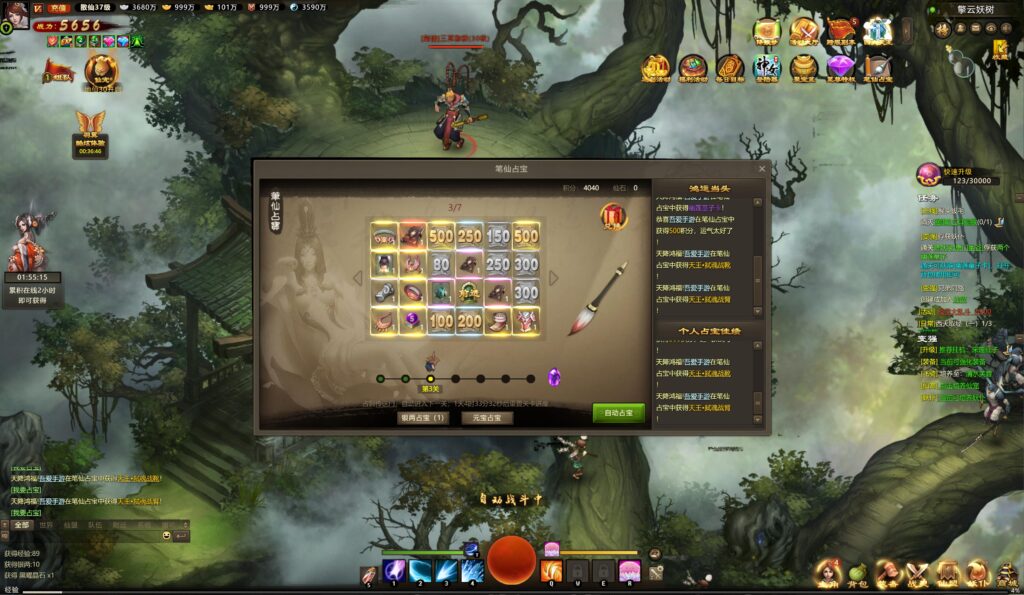Open the purple diamond privilege icon
The width and height of the screenshot is (1024, 595).
[x=840, y=68]
